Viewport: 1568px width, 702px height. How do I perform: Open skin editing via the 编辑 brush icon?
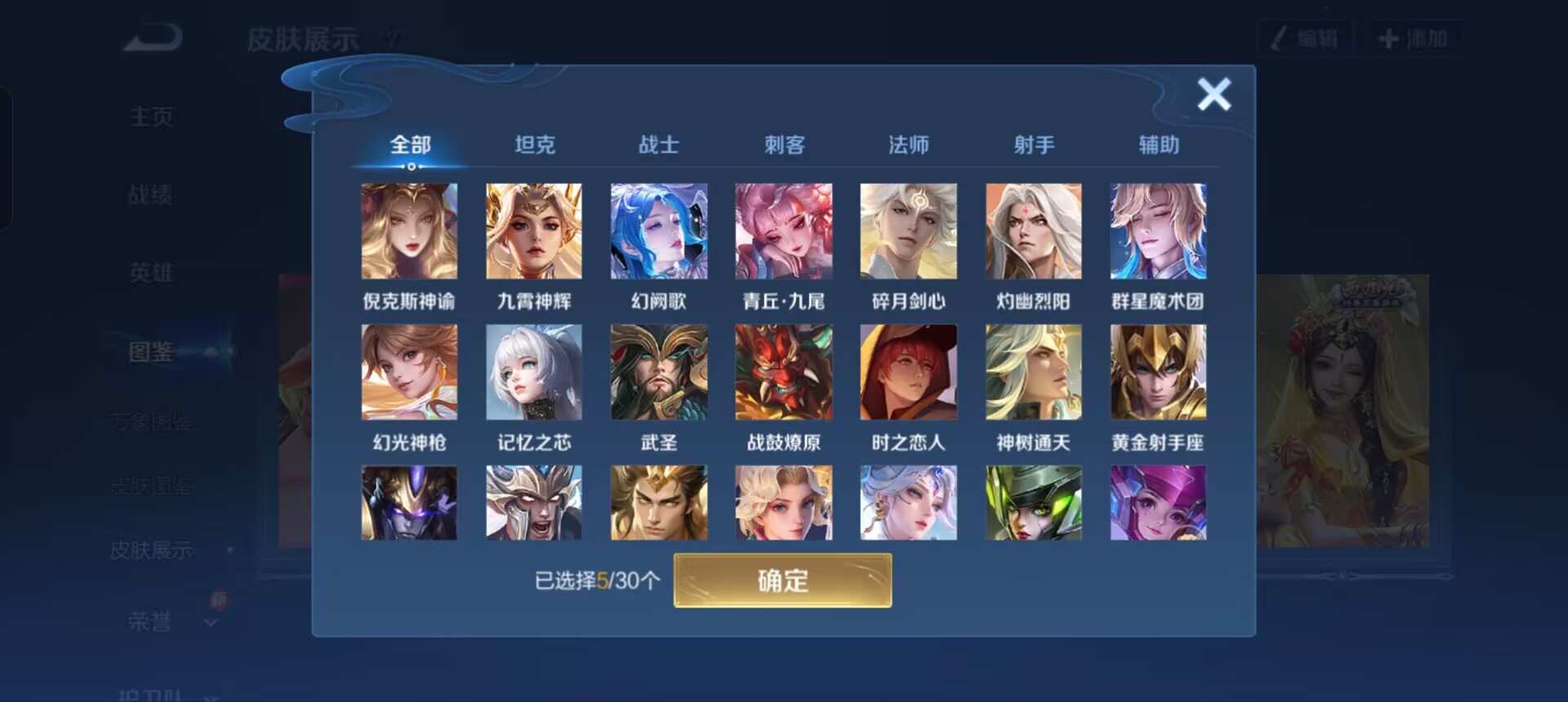point(1304,36)
